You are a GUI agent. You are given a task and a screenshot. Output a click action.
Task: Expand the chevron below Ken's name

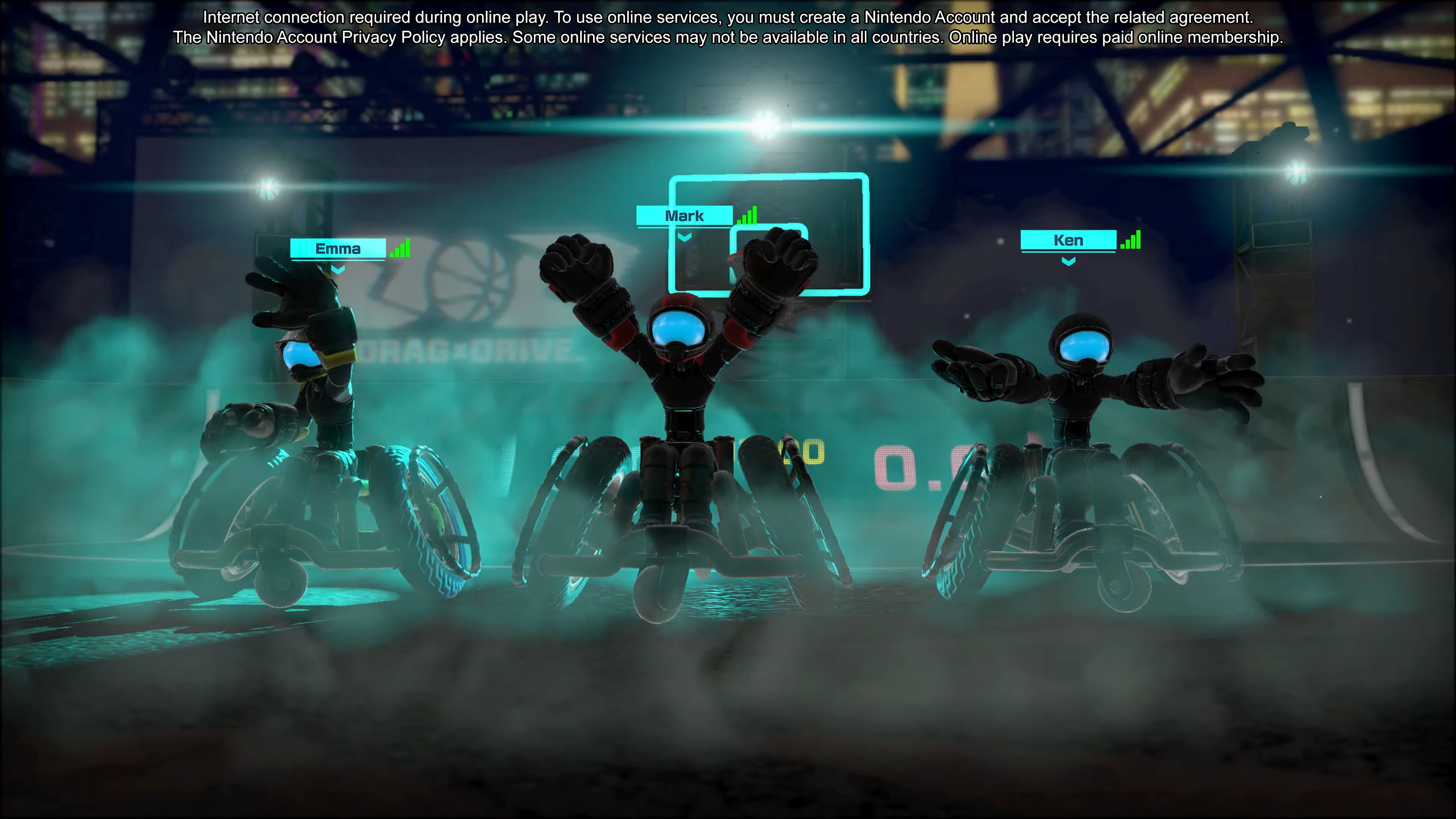(1068, 261)
